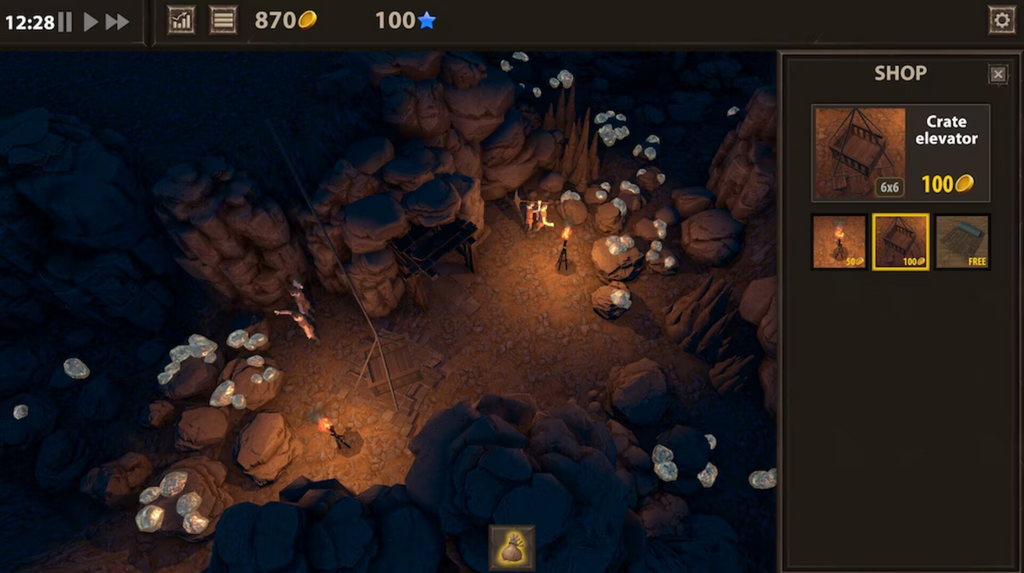Select the torch item costing 50 coins
1024x573 pixels.
tap(838, 241)
